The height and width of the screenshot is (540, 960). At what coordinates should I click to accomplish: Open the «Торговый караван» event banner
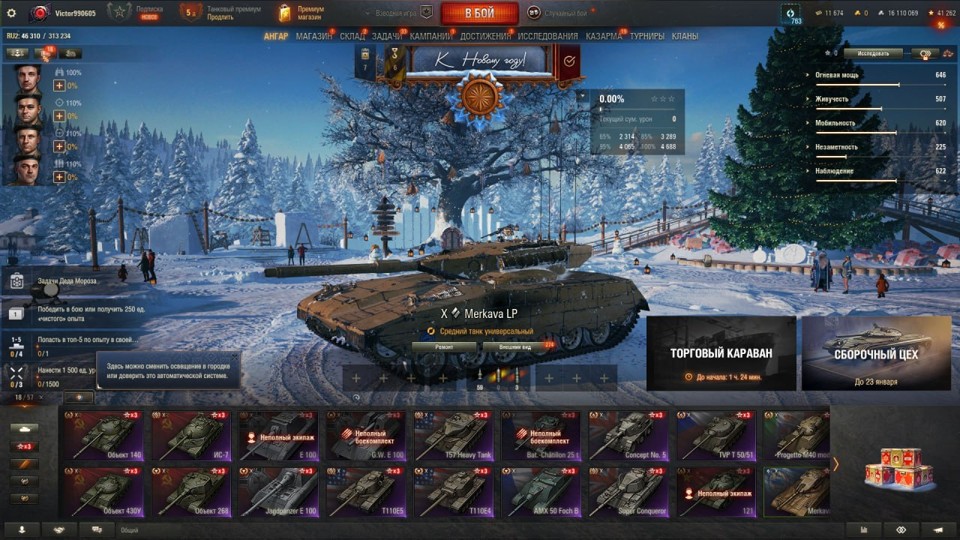click(721, 353)
